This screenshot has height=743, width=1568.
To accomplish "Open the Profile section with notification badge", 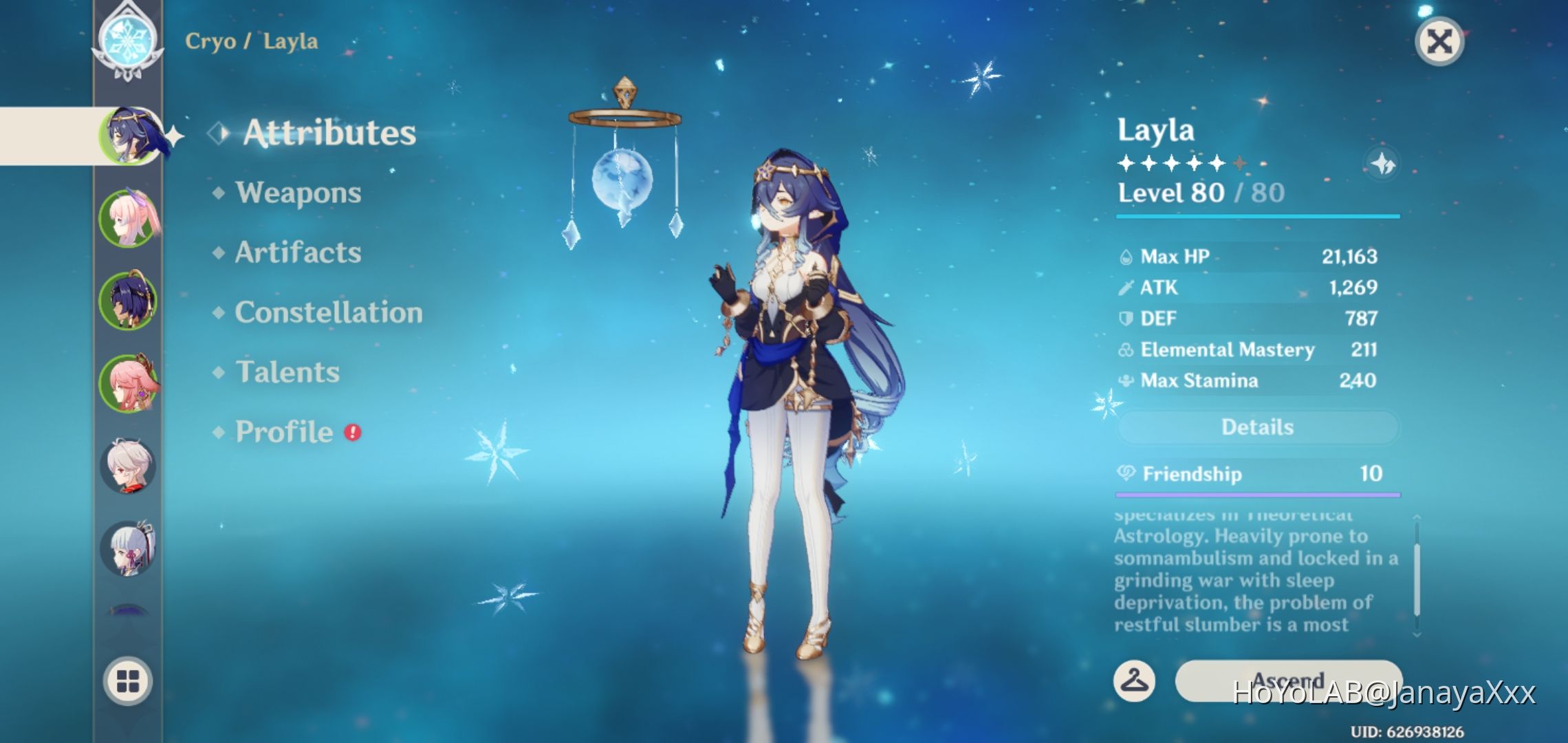I will tap(282, 431).
